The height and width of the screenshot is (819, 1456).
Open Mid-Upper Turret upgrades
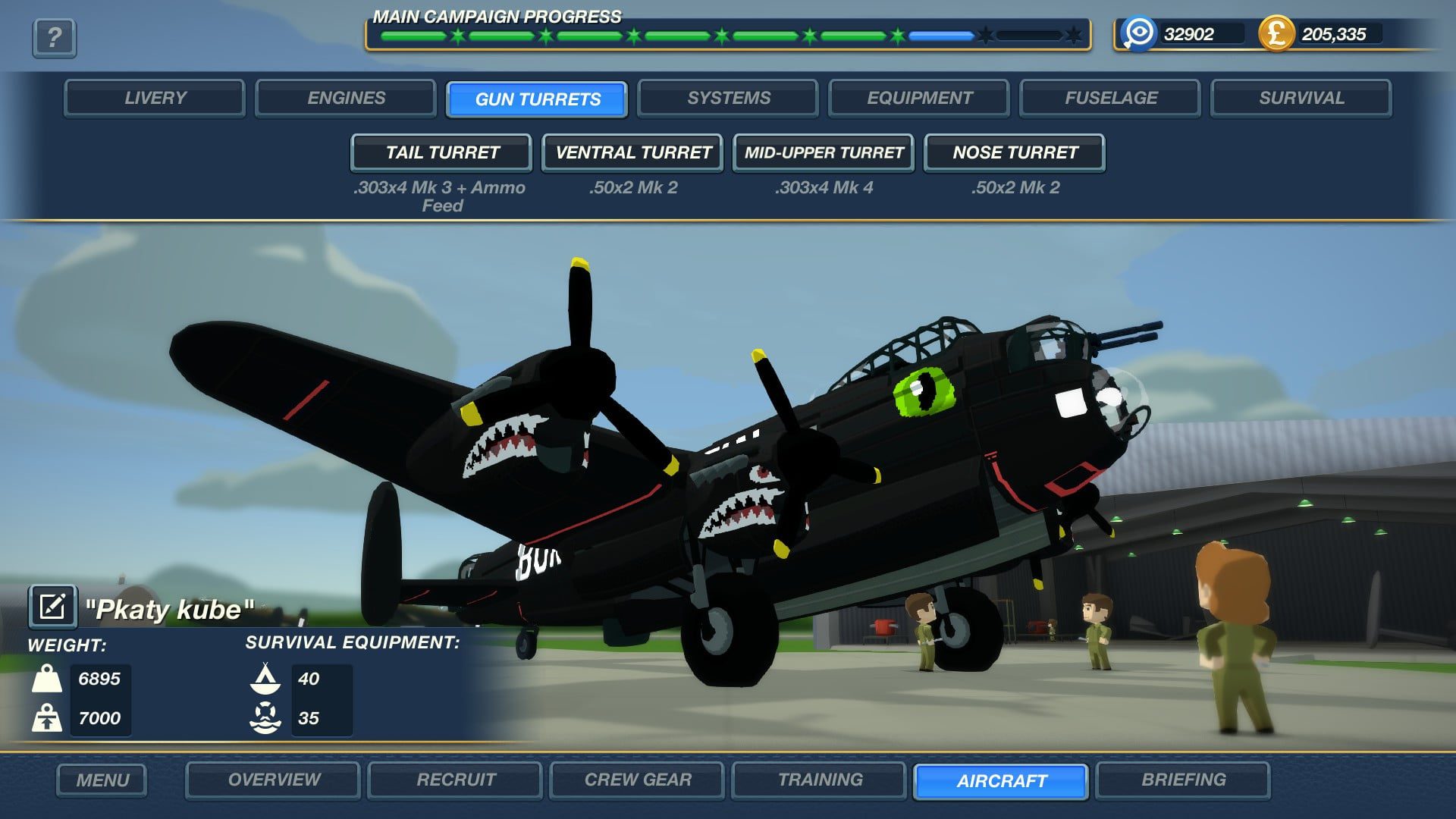click(x=824, y=153)
